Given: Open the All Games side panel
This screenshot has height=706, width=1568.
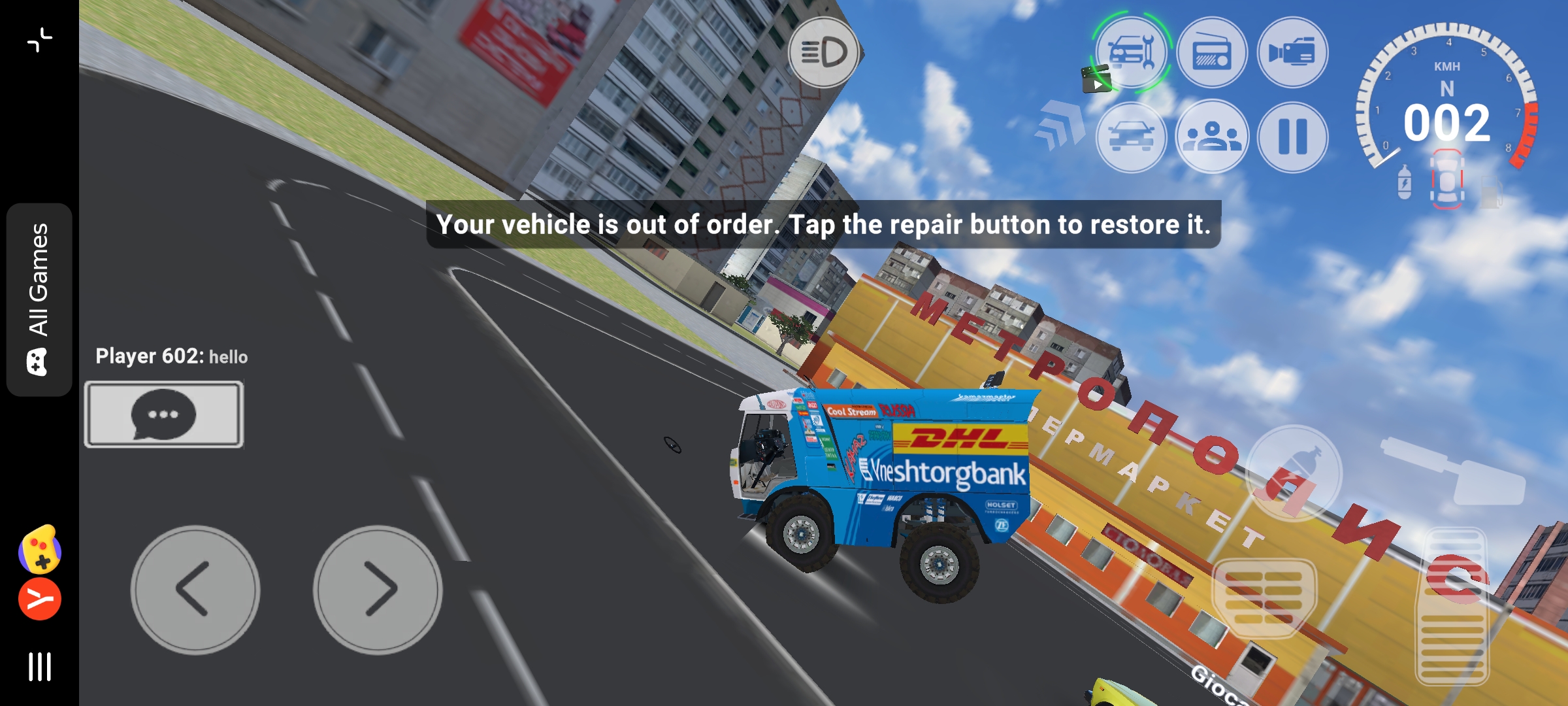Looking at the screenshot, I should (39, 299).
